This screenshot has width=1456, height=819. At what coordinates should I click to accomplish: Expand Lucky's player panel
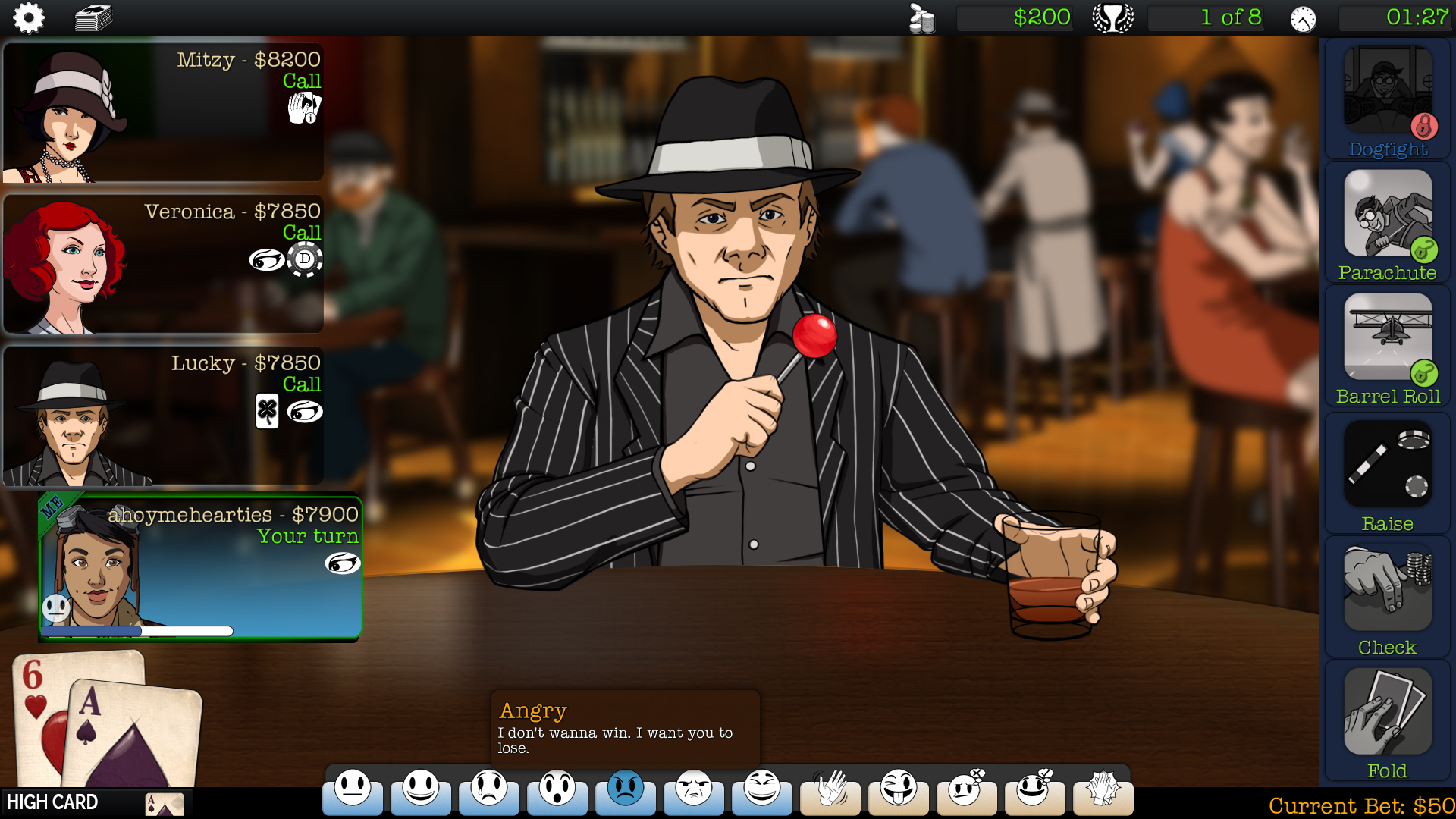pyautogui.click(x=163, y=413)
